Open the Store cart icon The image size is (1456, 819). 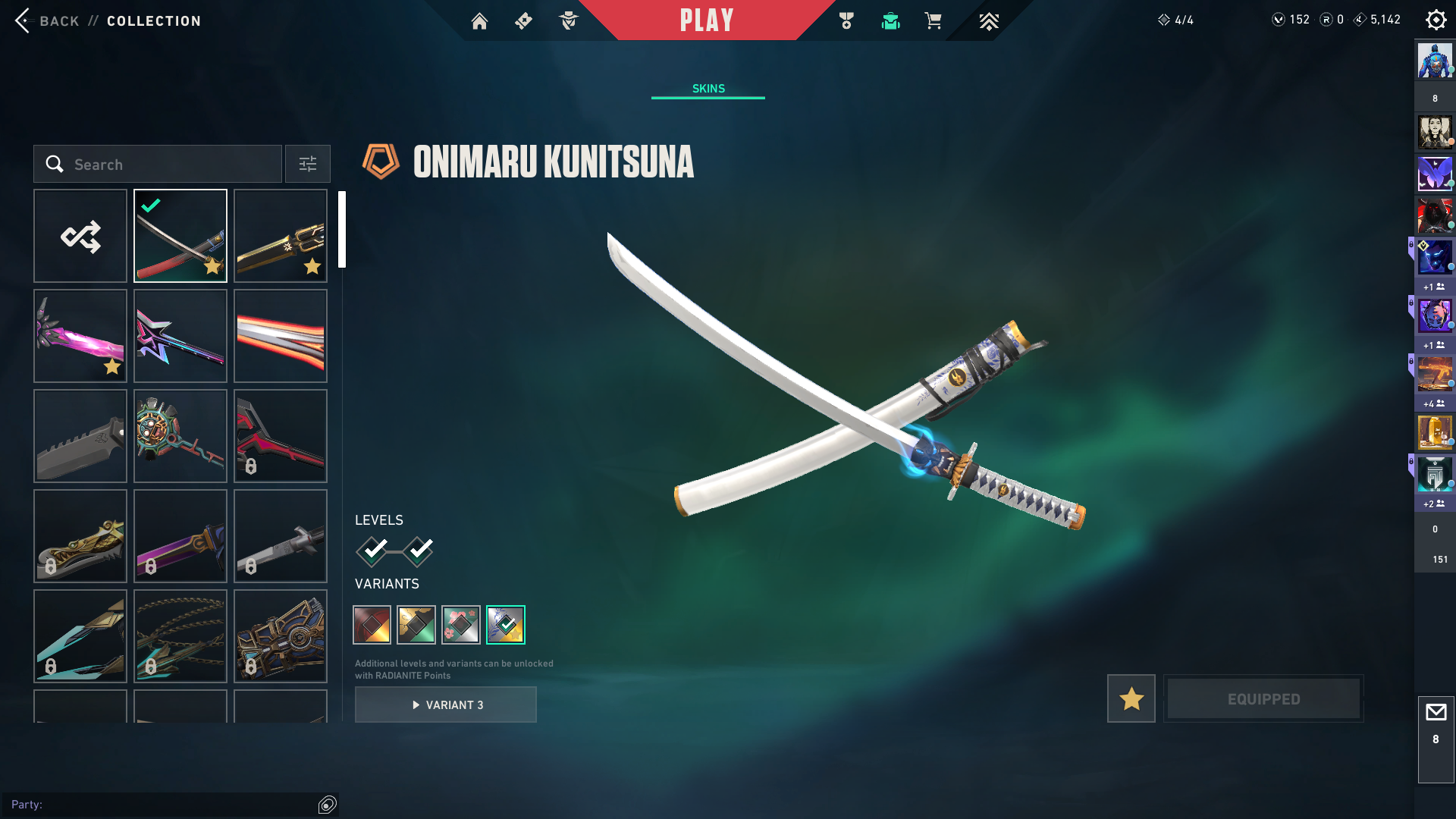point(933,21)
